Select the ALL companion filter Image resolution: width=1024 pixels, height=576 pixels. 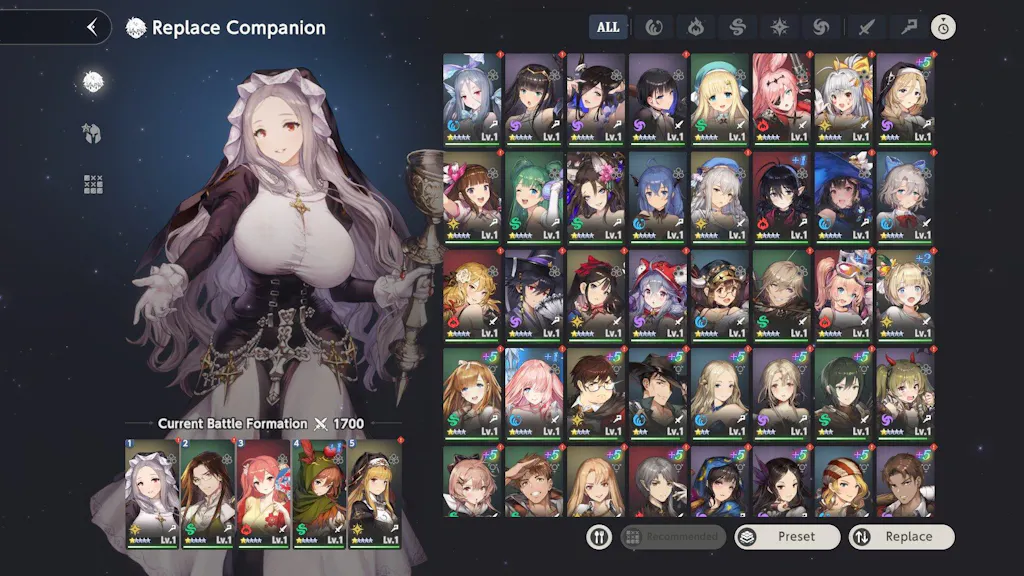click(608, 27)
